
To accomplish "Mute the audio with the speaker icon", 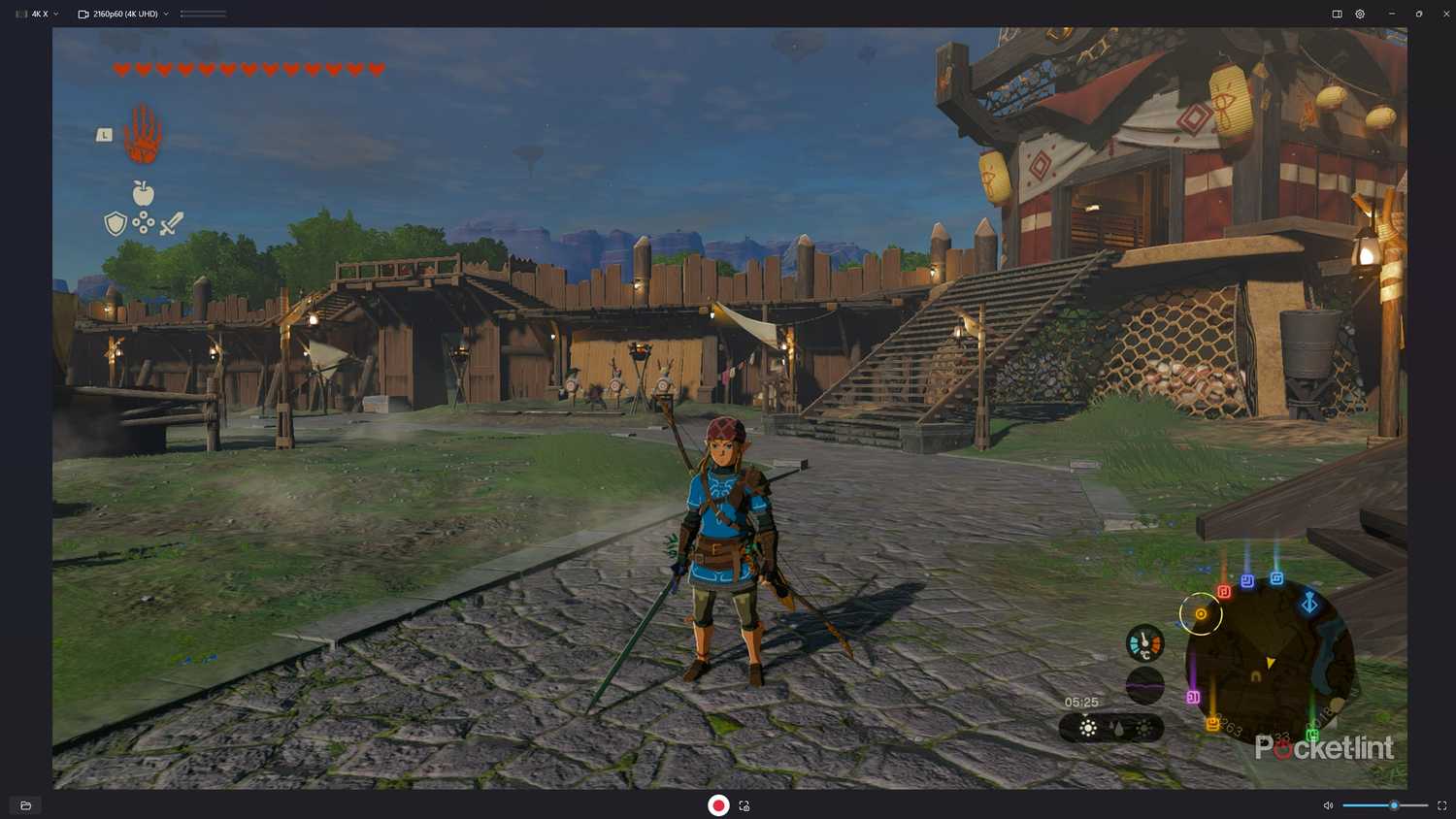I will click(x=1328, y=805).
